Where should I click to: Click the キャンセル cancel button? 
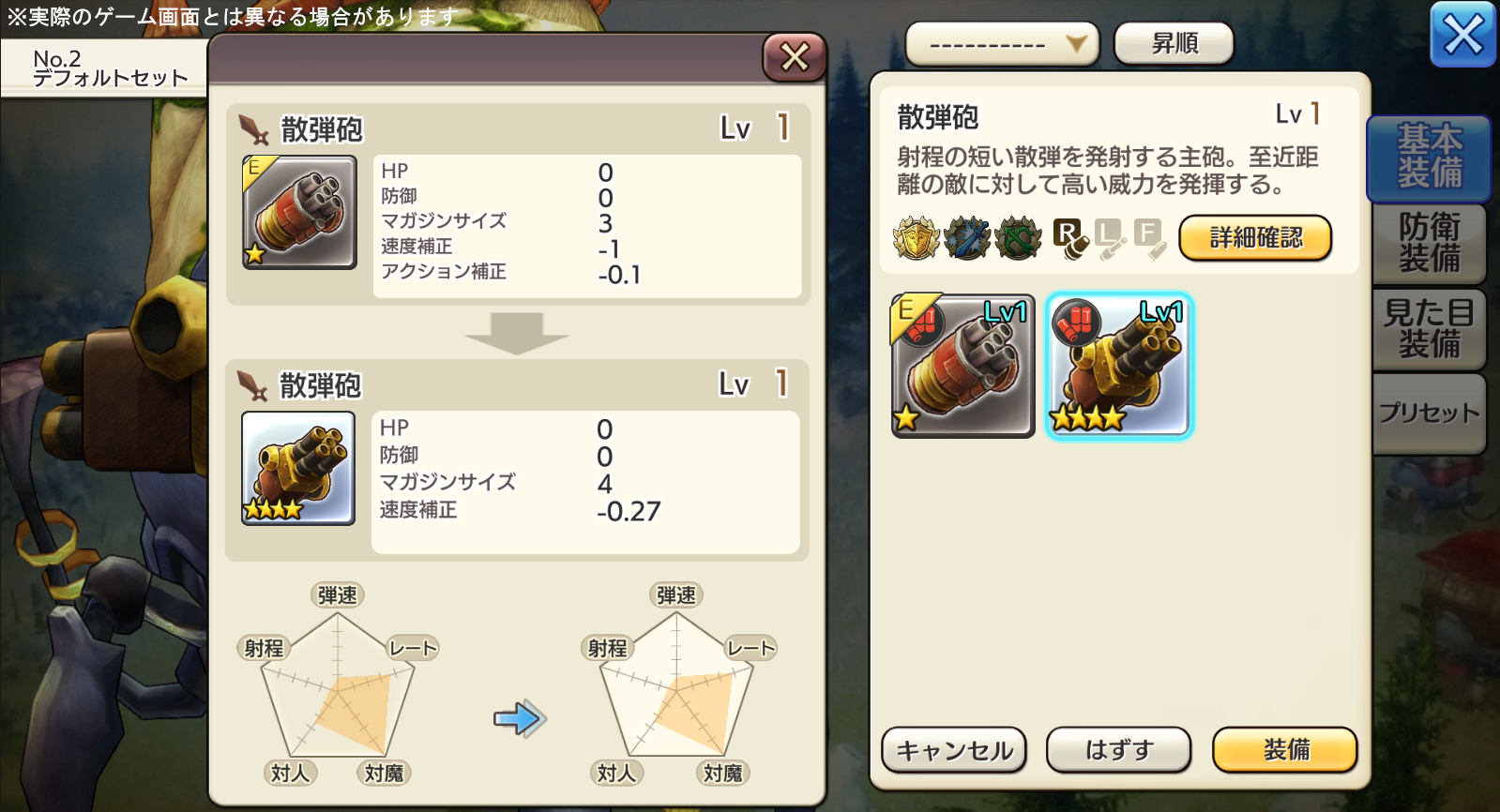pos(954,750)
